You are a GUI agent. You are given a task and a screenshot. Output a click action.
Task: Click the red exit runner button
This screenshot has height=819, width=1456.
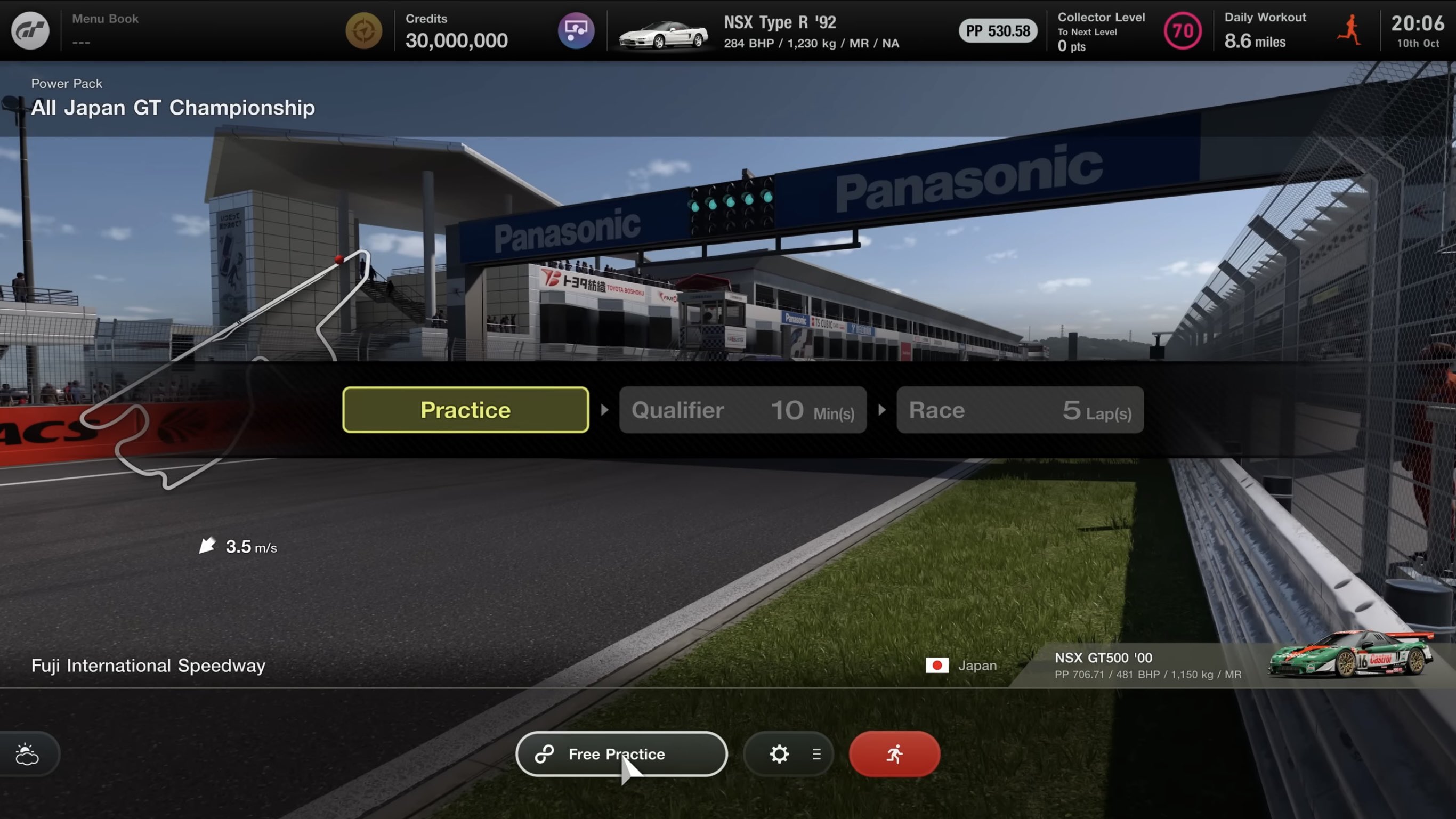coord(894,753)
